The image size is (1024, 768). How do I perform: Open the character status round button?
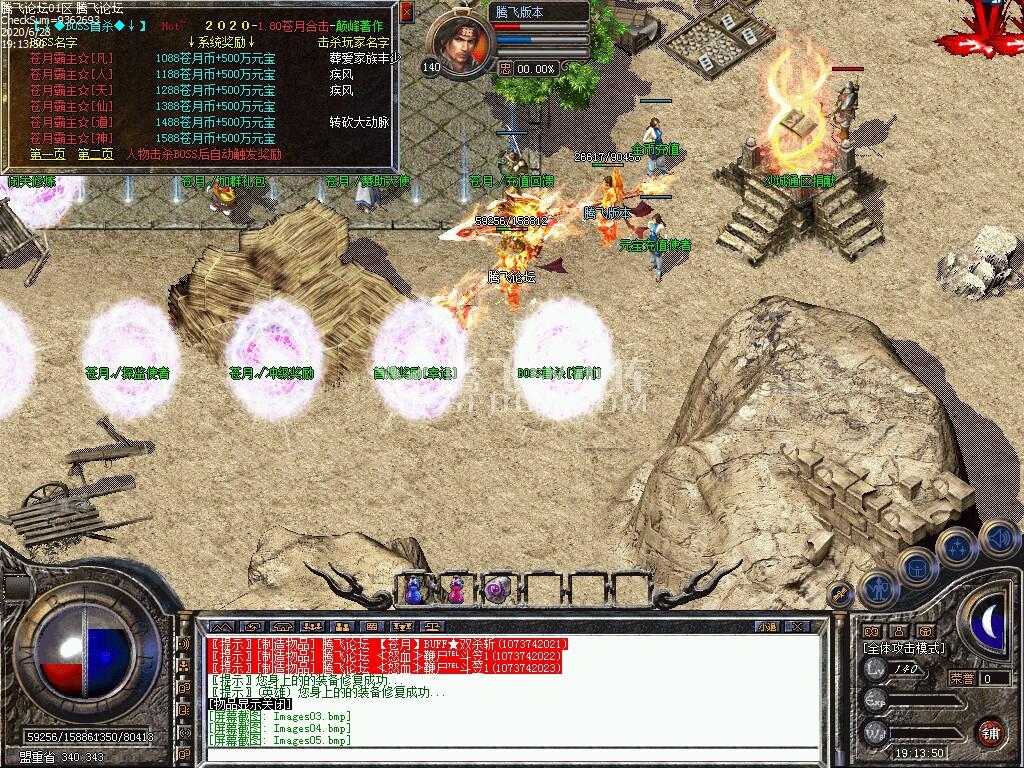pos(877,589)
